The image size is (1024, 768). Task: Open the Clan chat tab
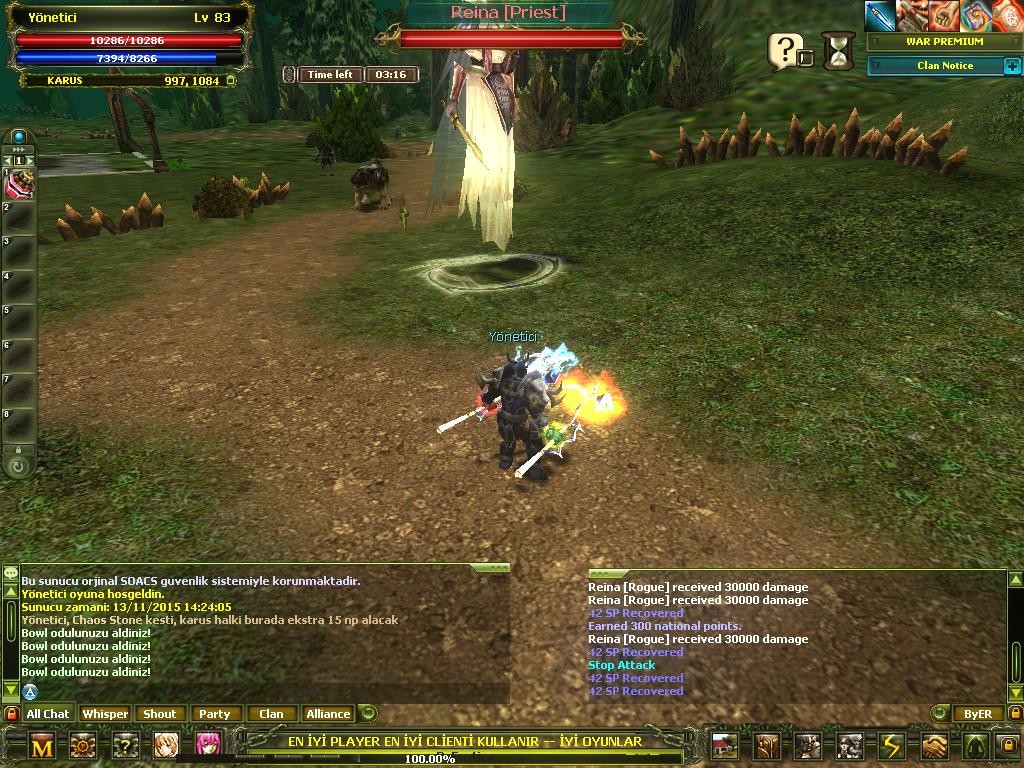pos(271,714)
